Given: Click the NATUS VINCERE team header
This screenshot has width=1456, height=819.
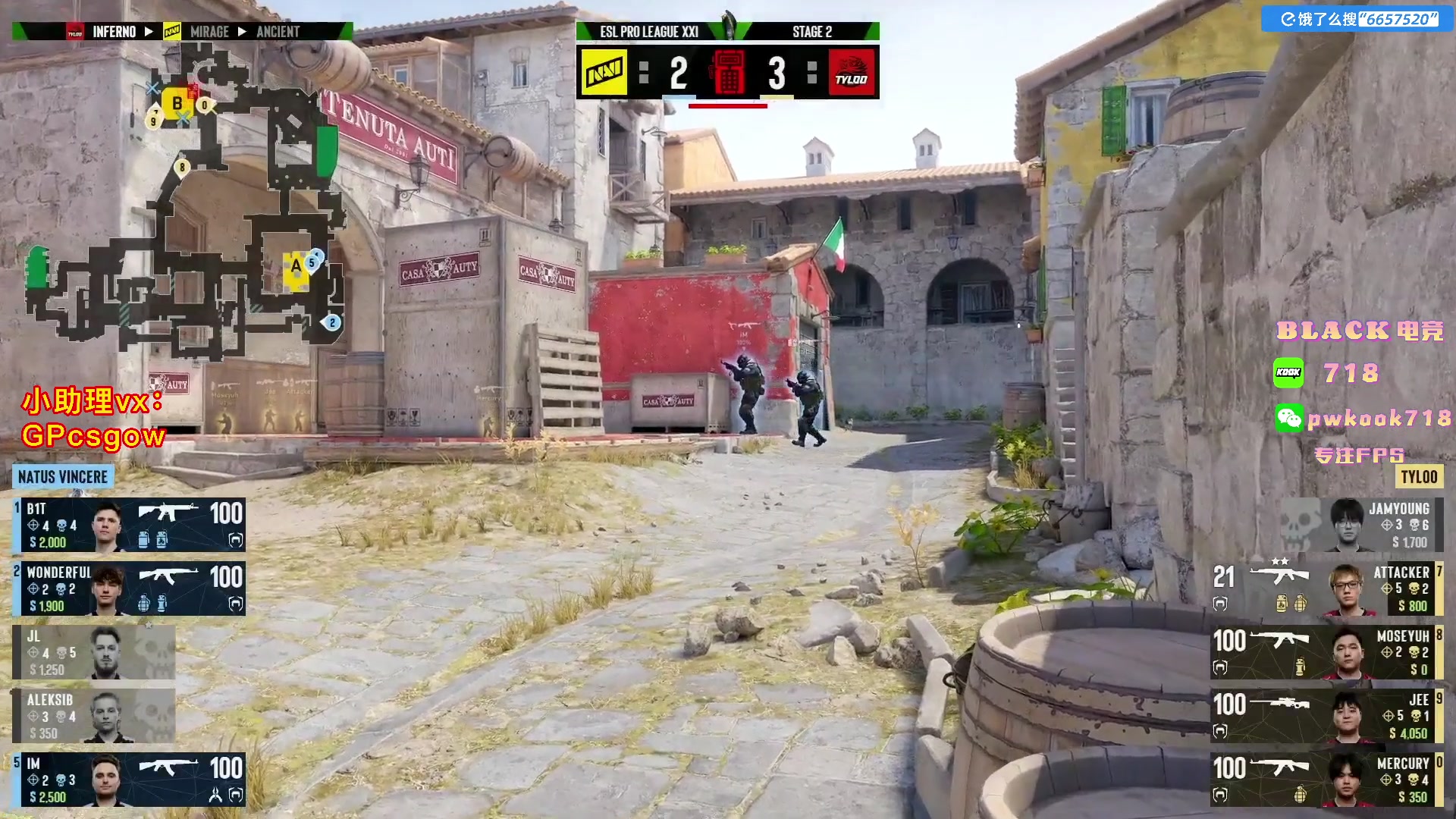Looking at the screenshot, I should click(63, 477).
